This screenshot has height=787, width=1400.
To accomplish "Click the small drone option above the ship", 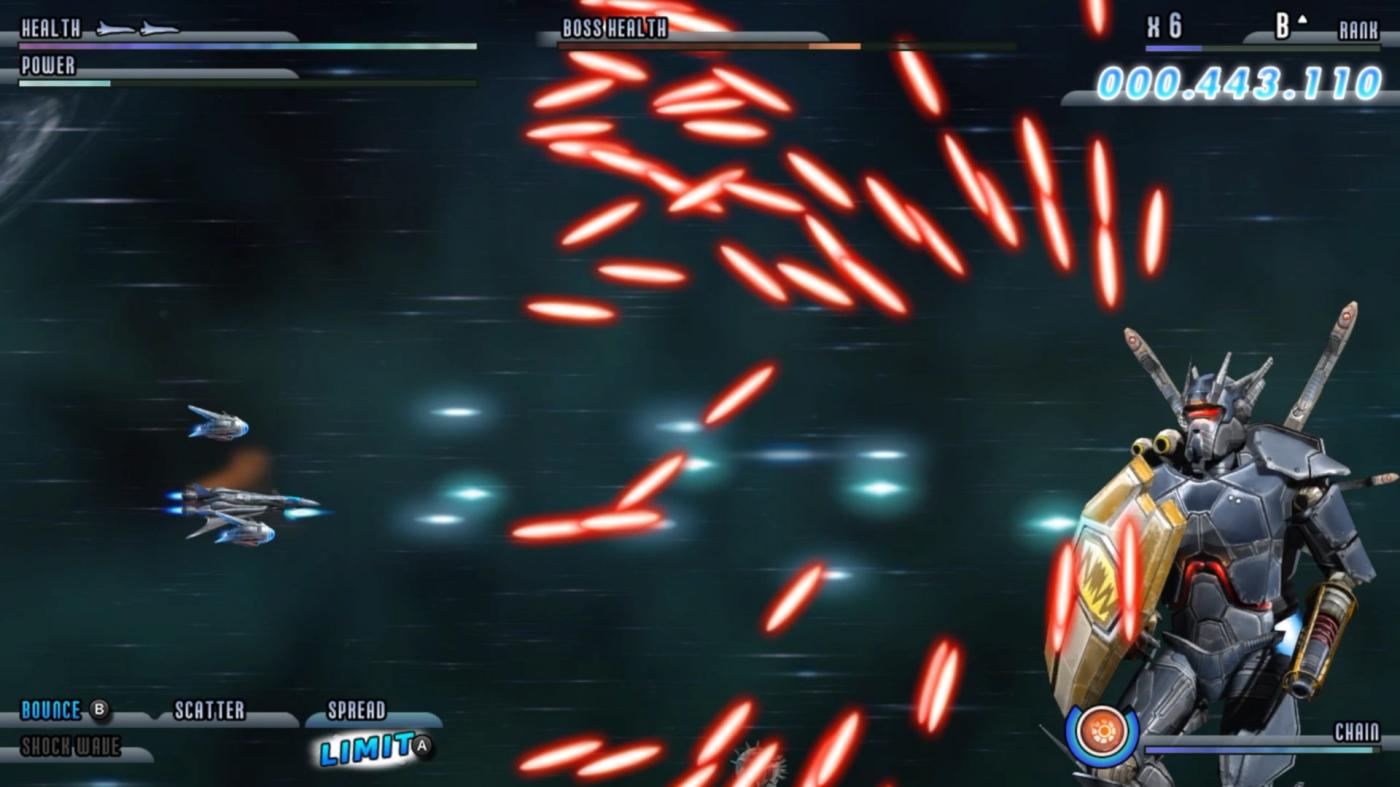I will 218,425.
